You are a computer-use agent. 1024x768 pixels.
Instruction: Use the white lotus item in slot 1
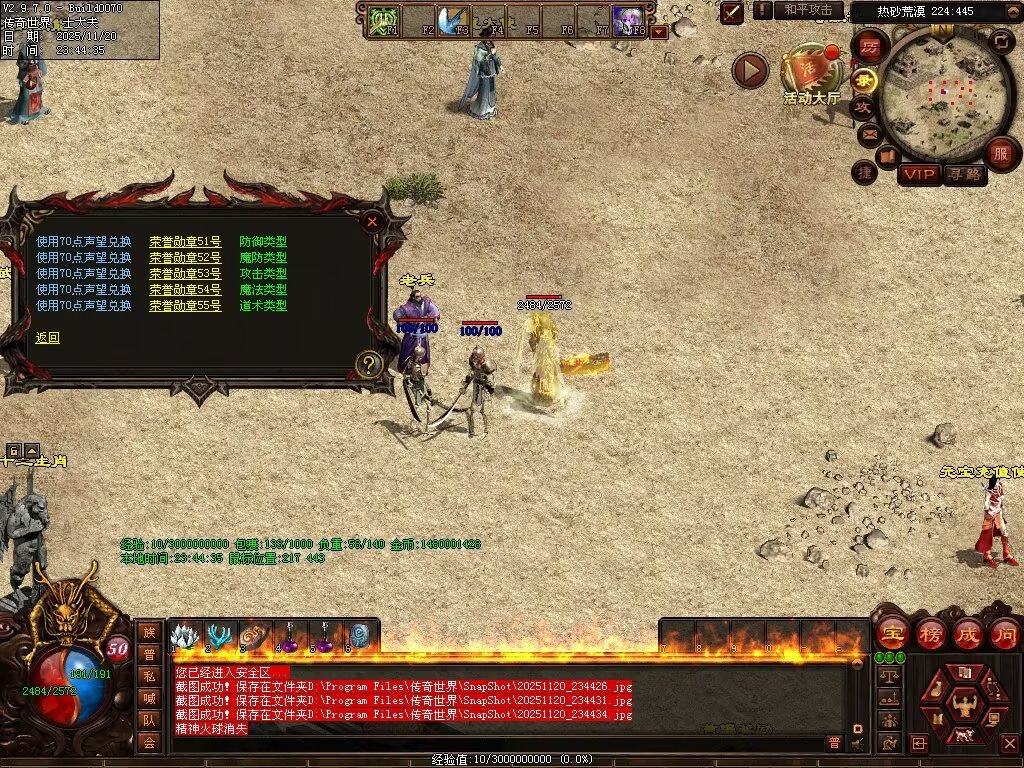183,636
